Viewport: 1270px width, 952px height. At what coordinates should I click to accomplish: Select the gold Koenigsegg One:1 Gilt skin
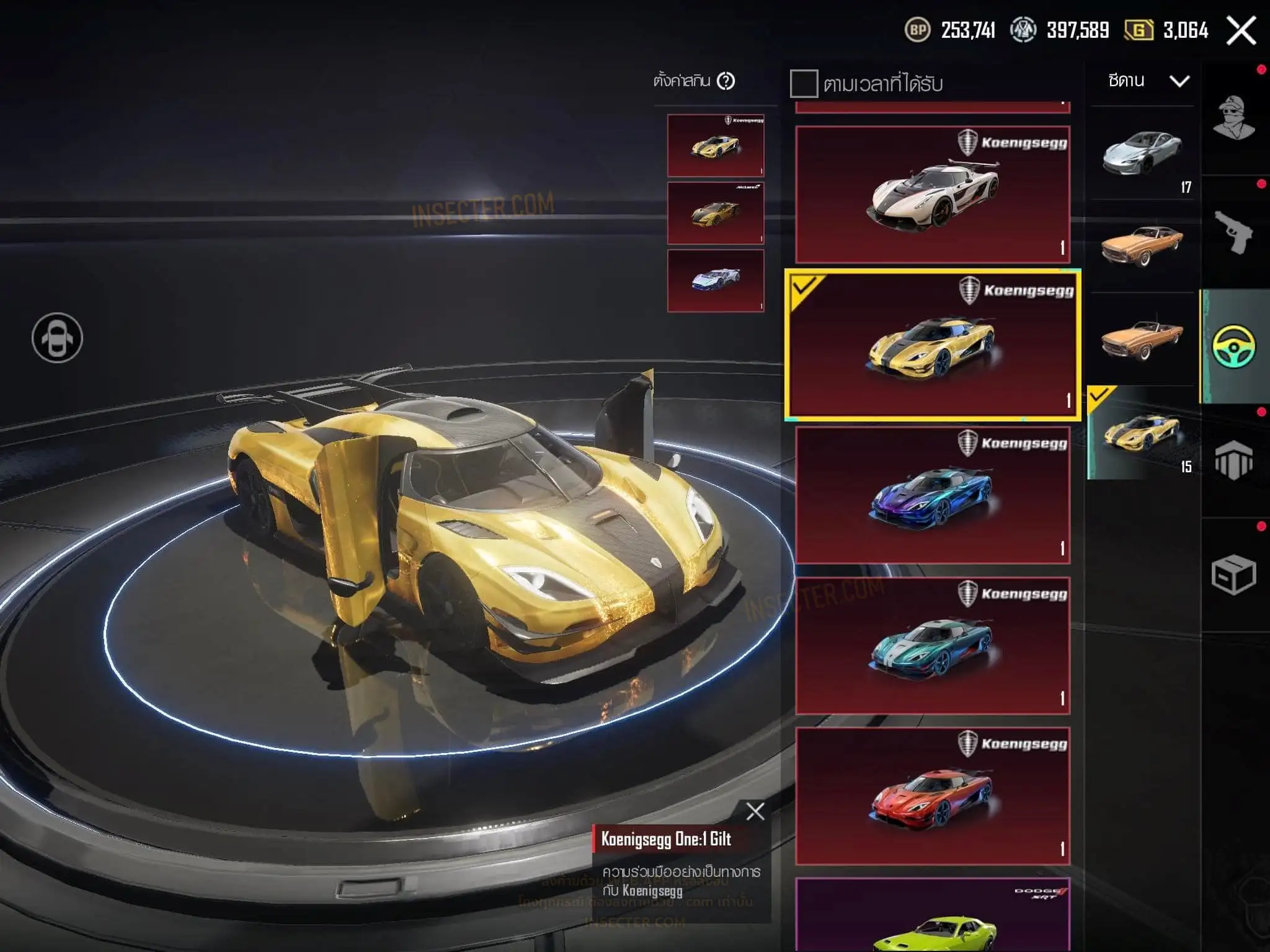[x=933, y=345]
